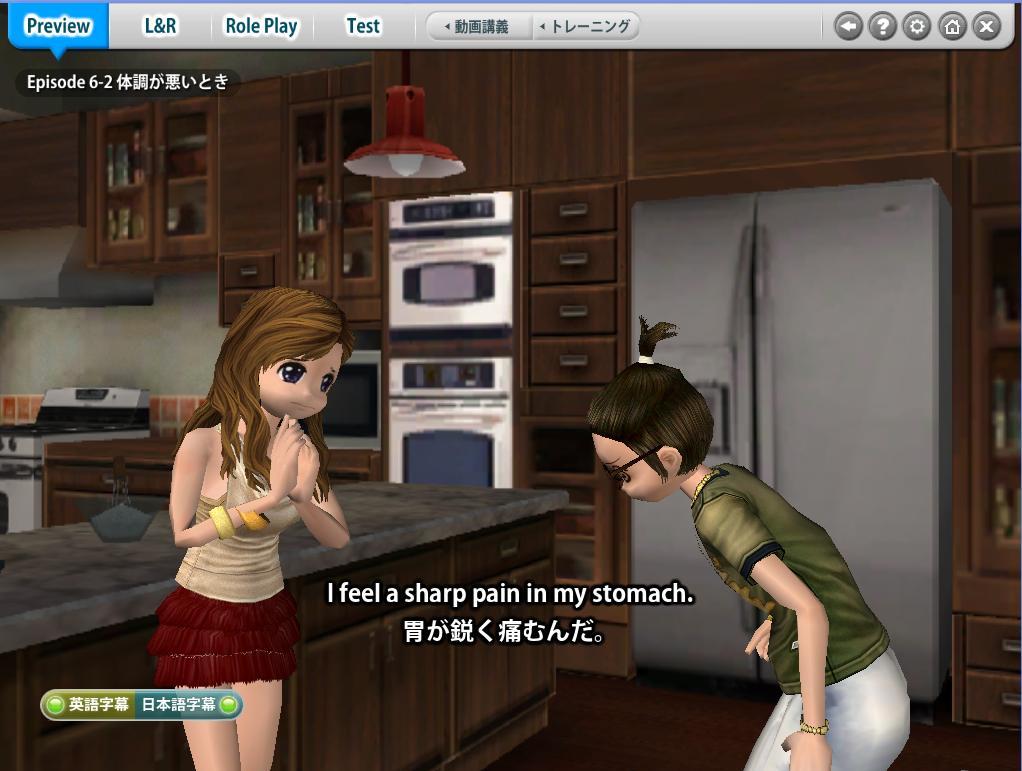Return home with the house icon
Screen dimensions: 1022x771
[x=951, y=27]
